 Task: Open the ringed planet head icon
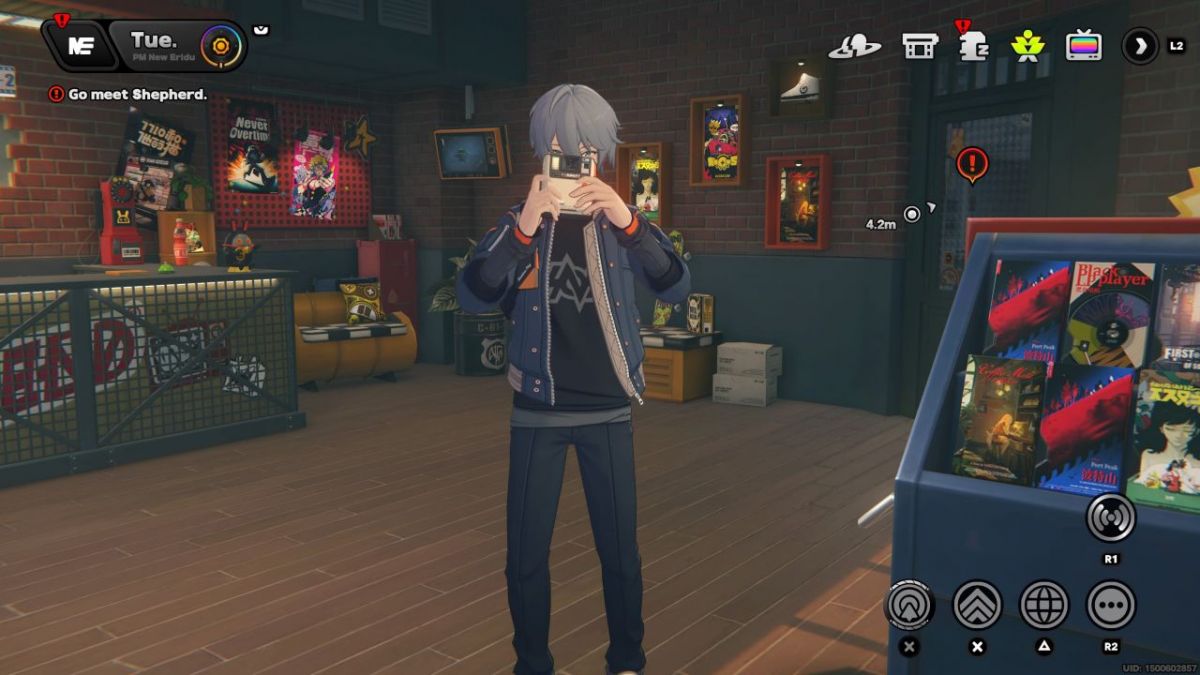tap(855, 45)
